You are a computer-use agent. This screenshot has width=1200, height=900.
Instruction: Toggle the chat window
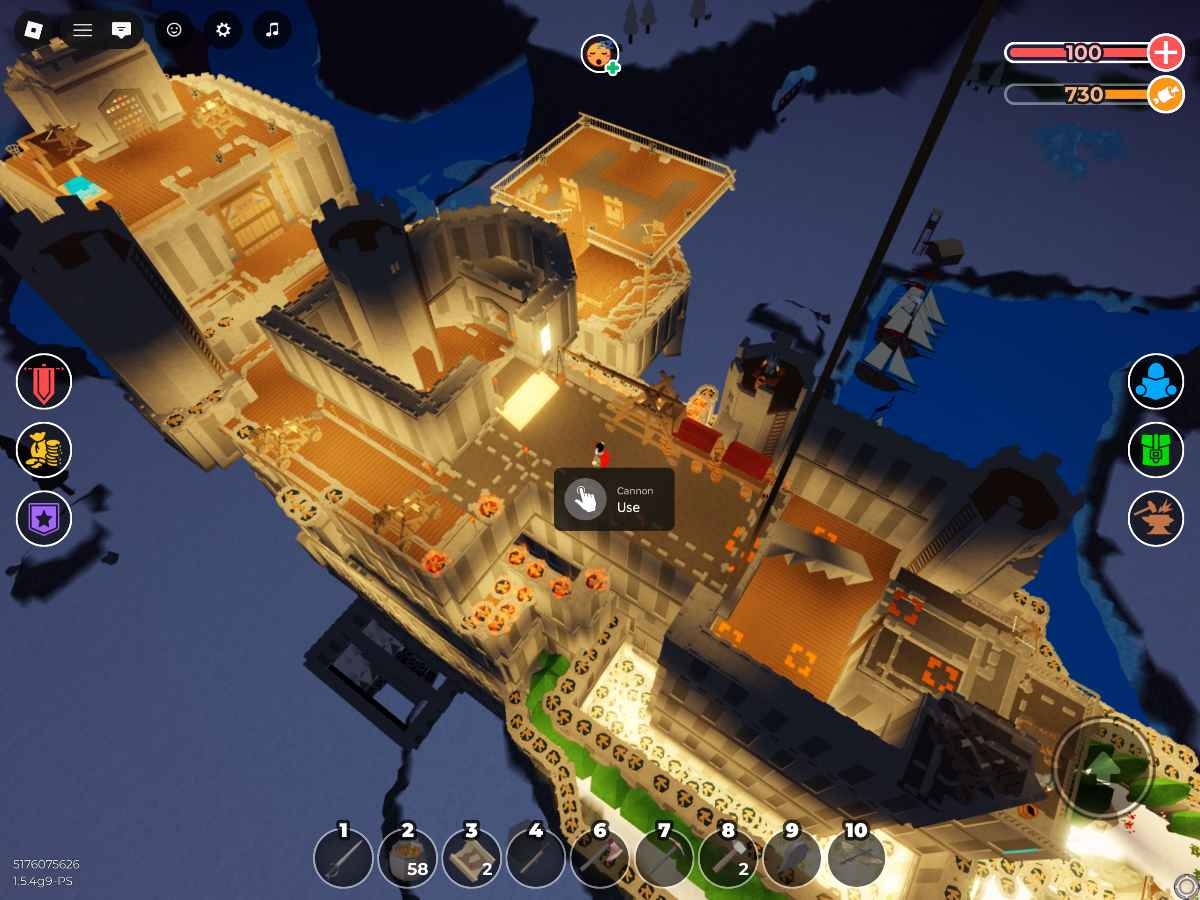[x=121, y=30]
